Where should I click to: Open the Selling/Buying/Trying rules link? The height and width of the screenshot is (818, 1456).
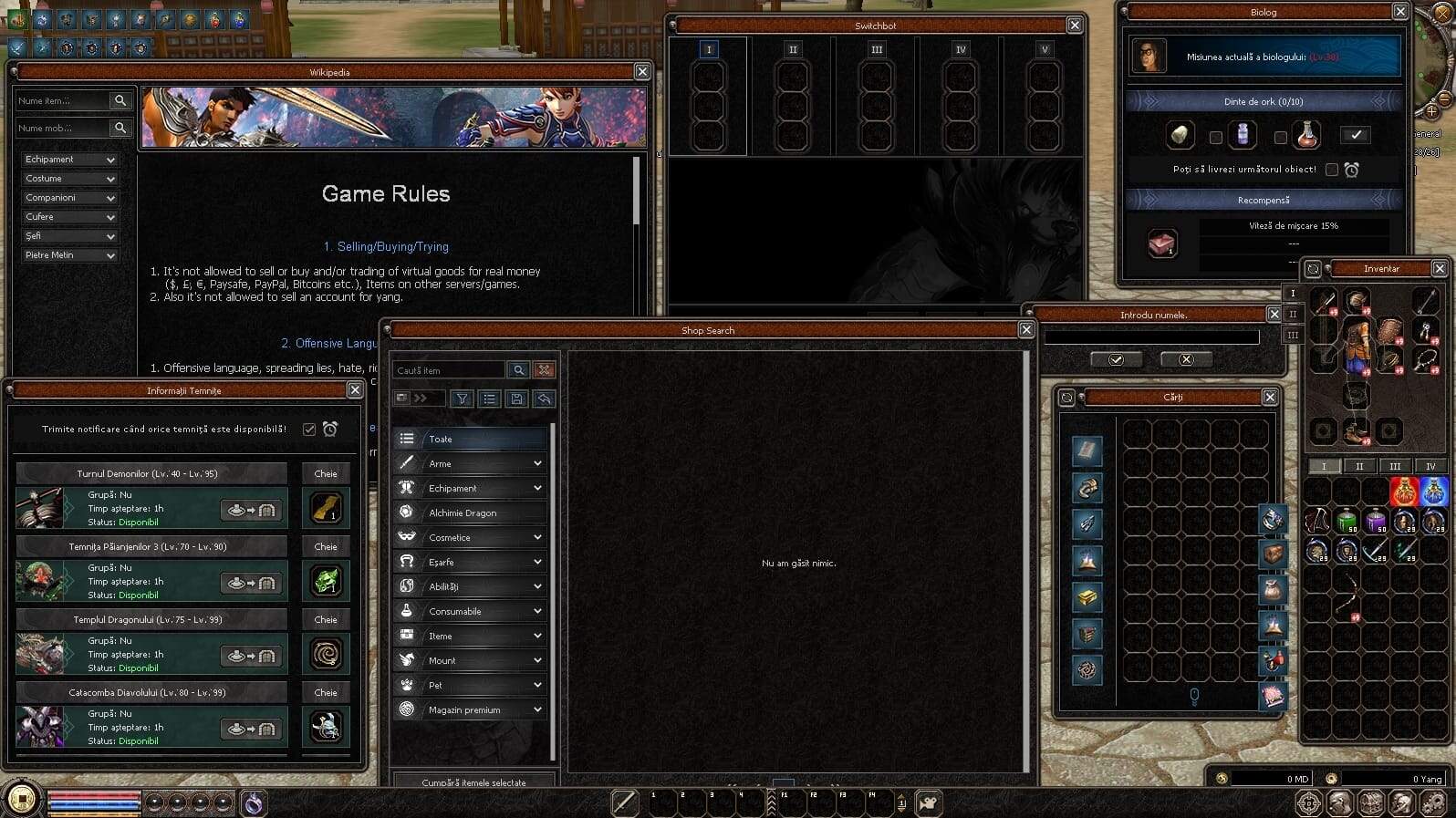[x=386, y=247]
